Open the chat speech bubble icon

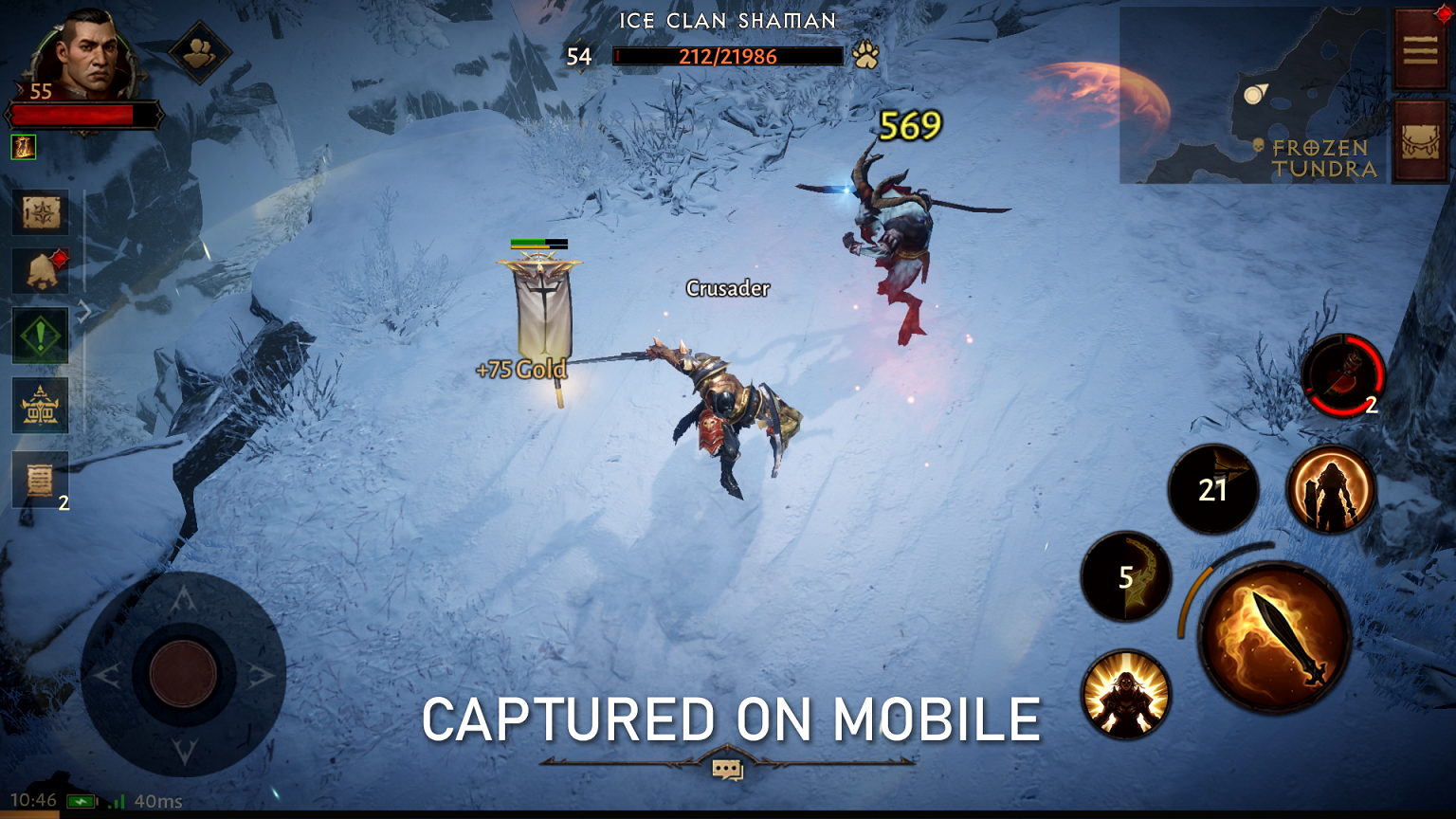727,770
